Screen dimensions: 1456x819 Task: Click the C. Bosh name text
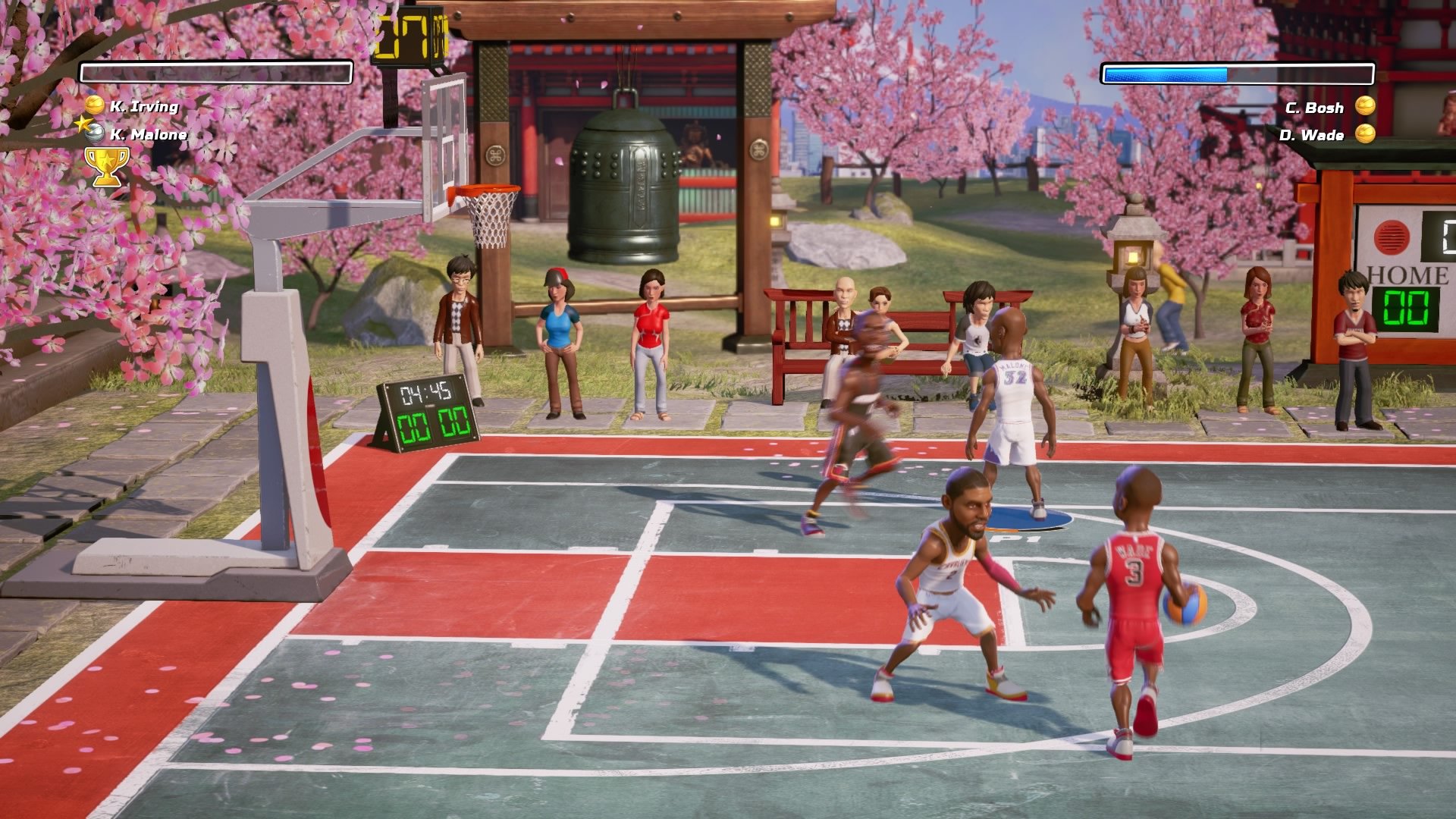[x=1314, y=108]
